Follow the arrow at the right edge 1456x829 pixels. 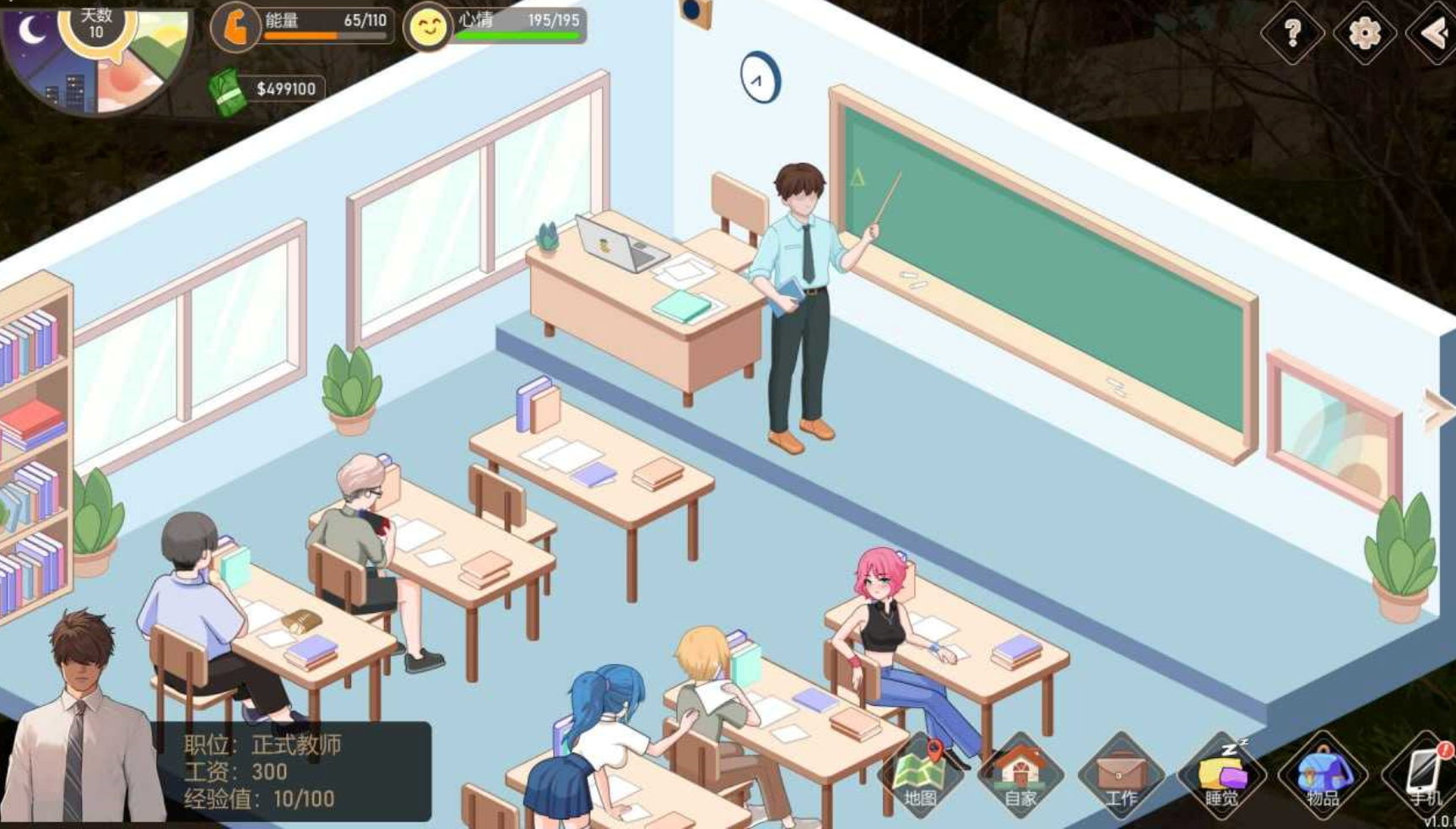click(1438, 411)
